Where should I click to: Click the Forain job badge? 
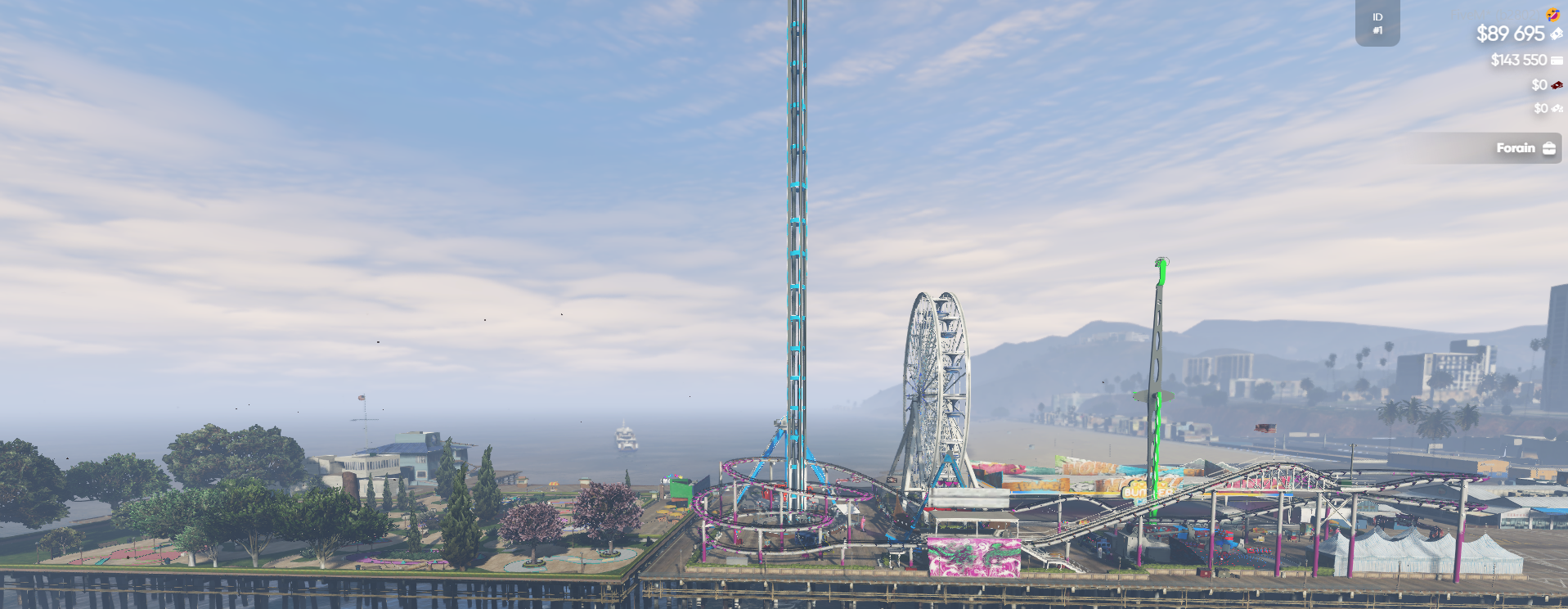click(1525, 148)
